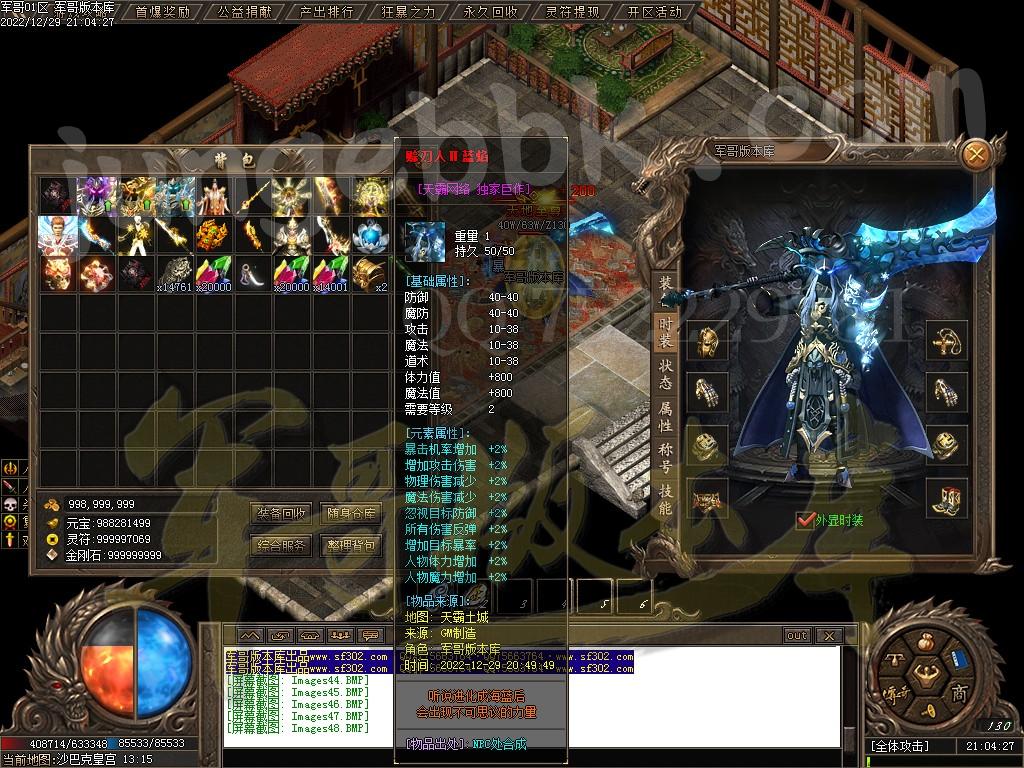
Task: Close the character equipment panel
Action: (x=976, y=152)
